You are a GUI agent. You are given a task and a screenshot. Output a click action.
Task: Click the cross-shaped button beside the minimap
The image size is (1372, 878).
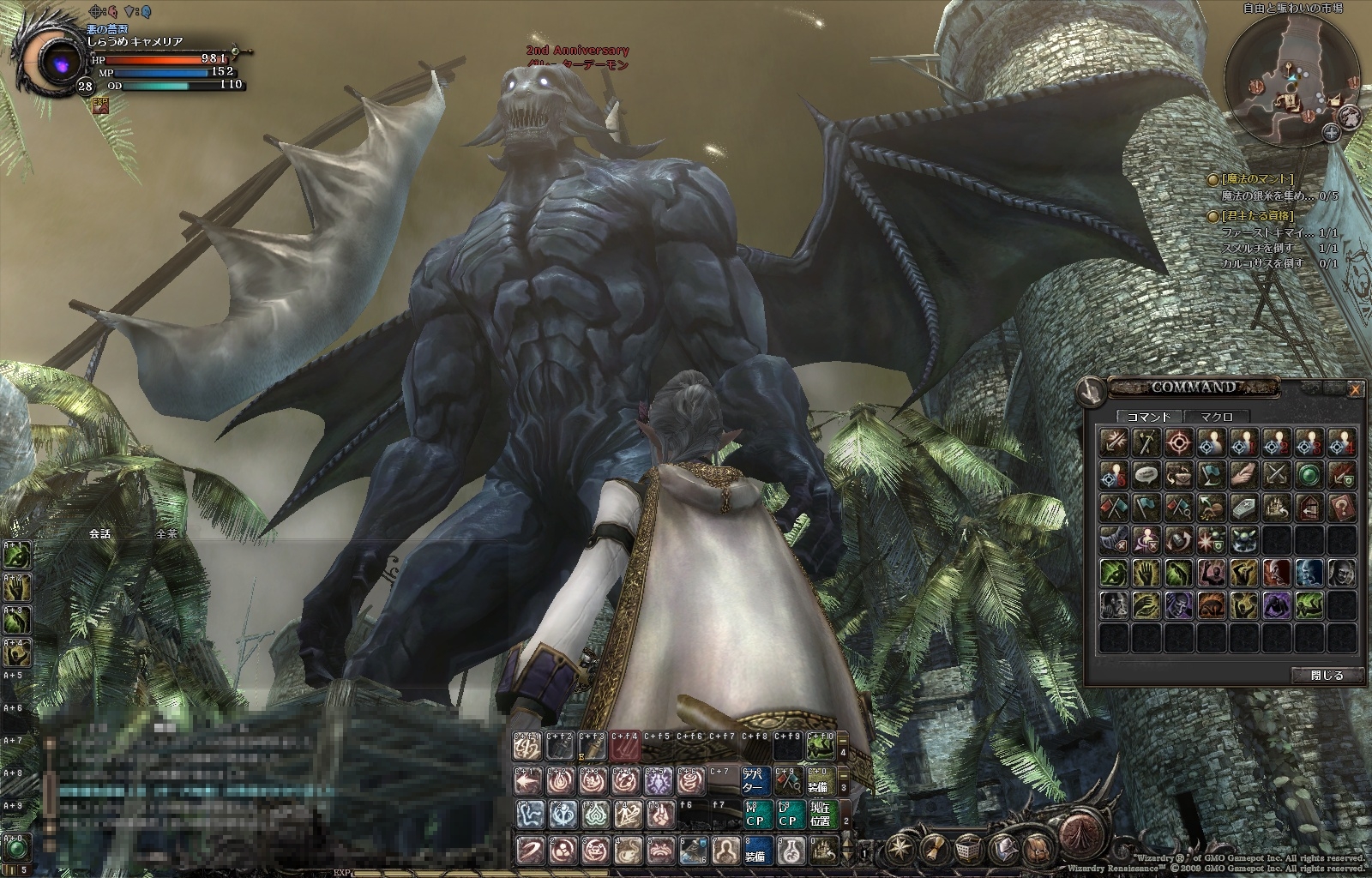(x=1331, y=132)
